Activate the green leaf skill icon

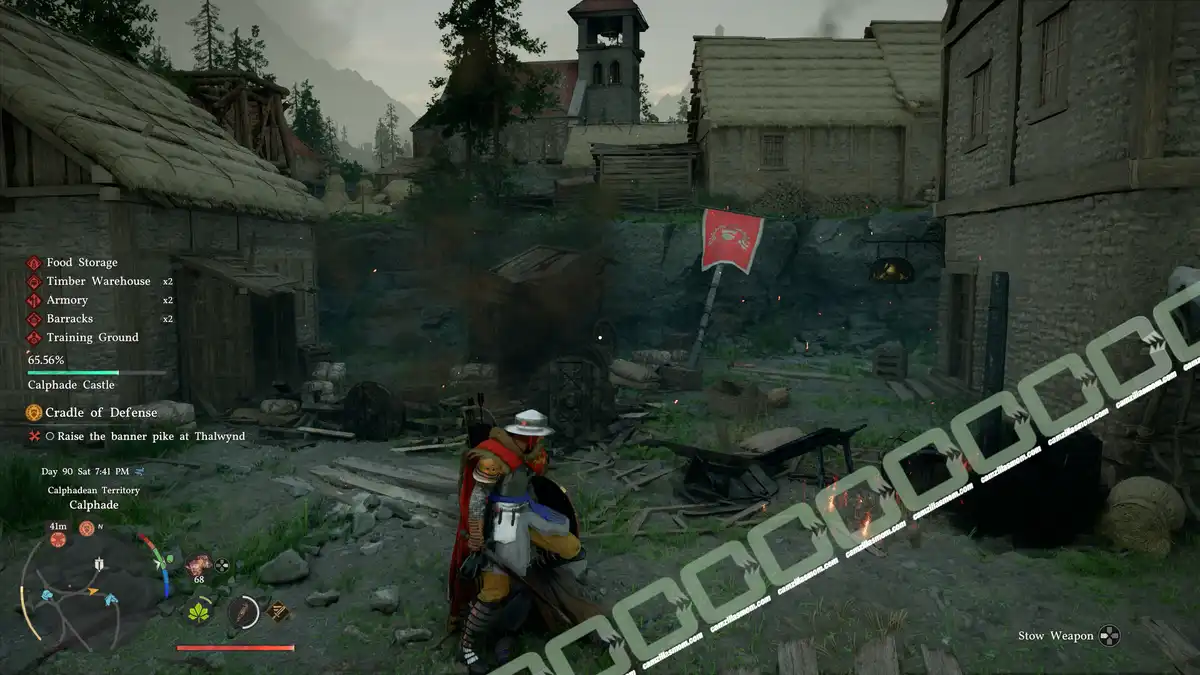click(x=199, y=611)
